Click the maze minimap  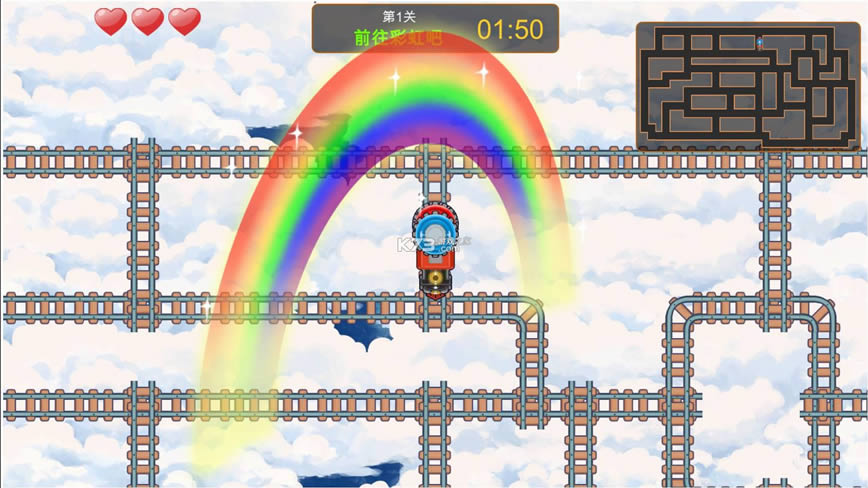(x=747, y=86)
